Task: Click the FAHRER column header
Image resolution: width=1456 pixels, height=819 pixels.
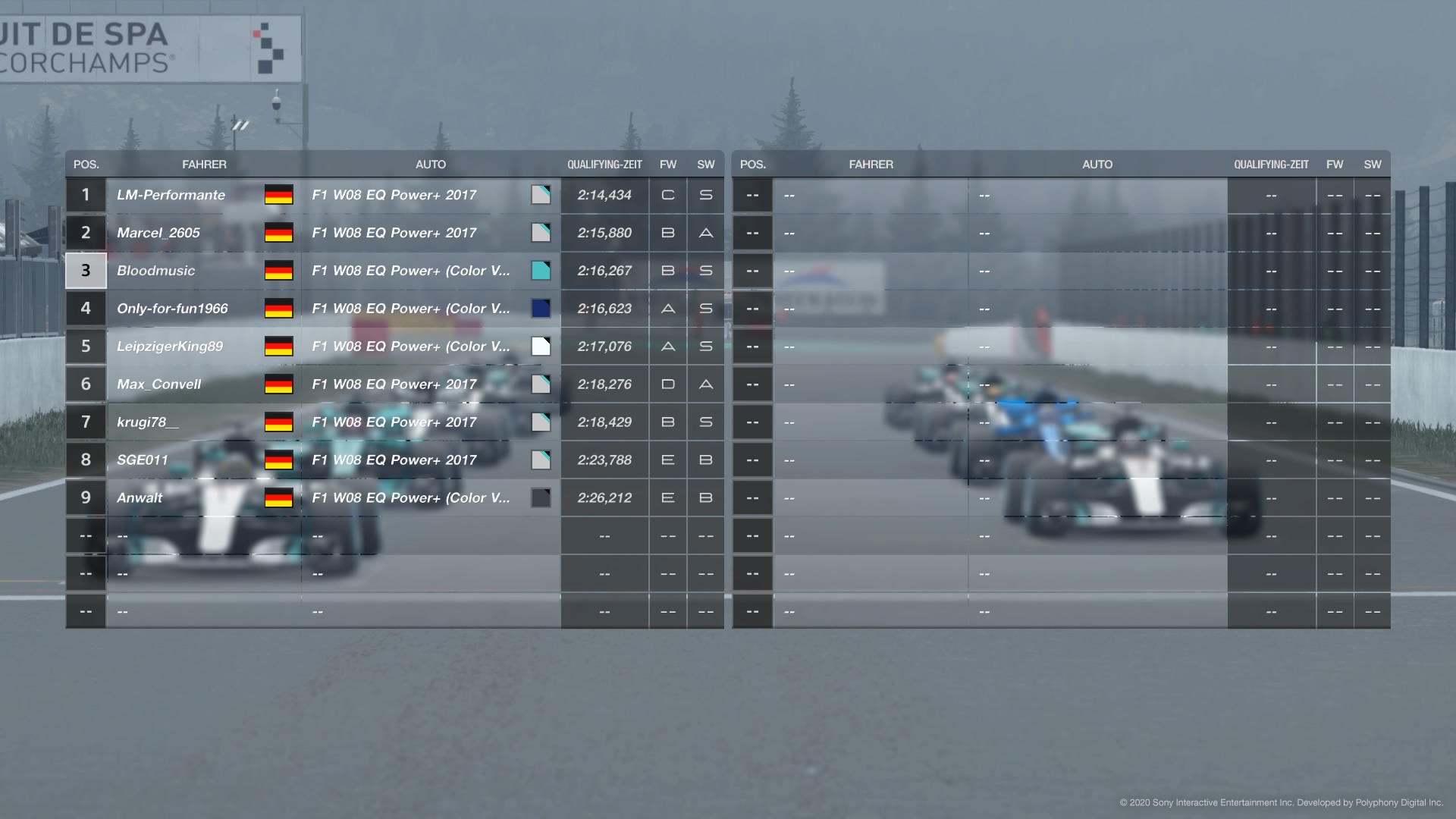Action: pyautogui.click(x=205, y=164)
